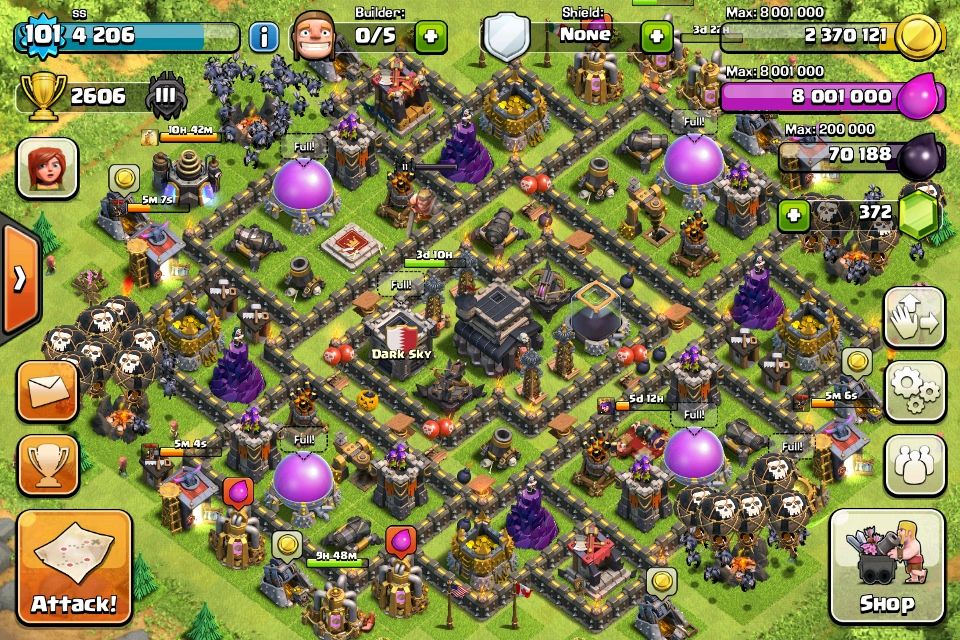Open the red-haired profile portrait button
This screenshot has width=960, height=640.
pyautogui.click(x=47, y=168)
